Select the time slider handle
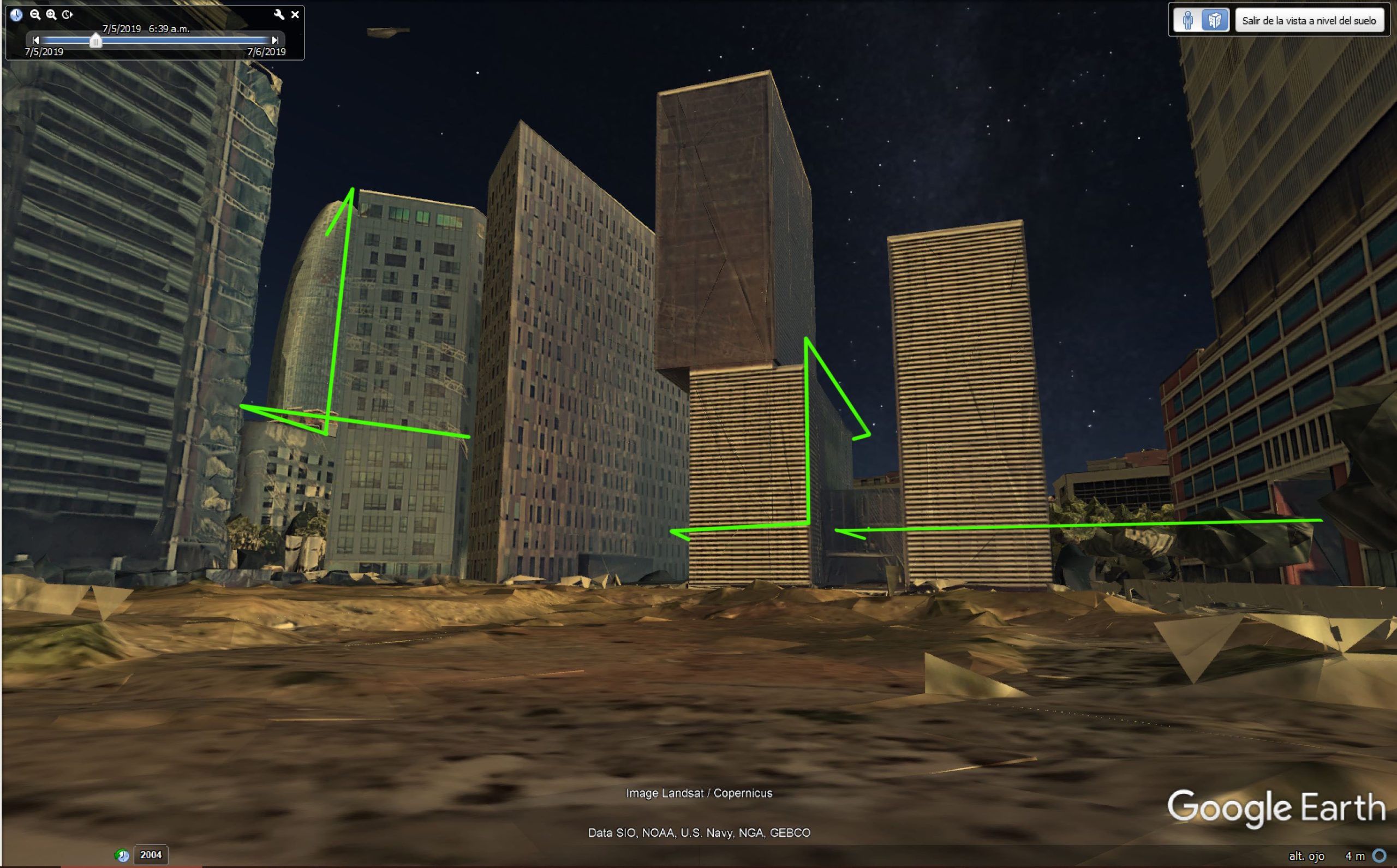This screenshot has width=1397, height=868. click(x=95, y=43)
